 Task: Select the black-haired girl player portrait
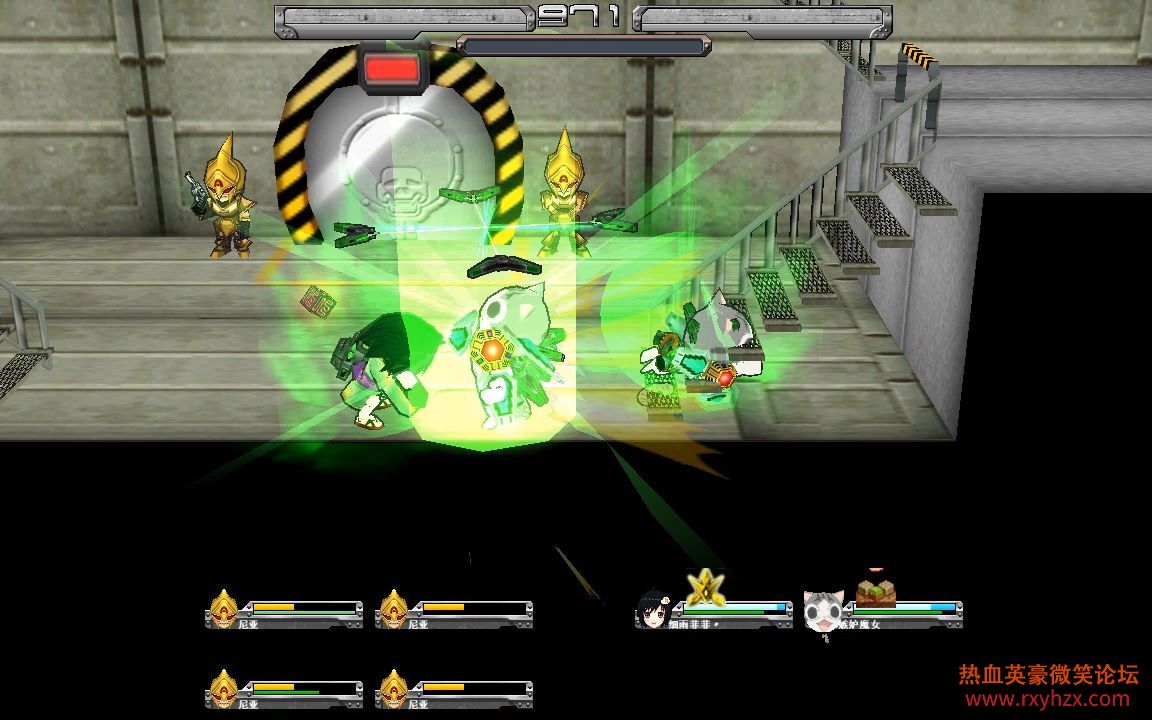pos(653,610)
